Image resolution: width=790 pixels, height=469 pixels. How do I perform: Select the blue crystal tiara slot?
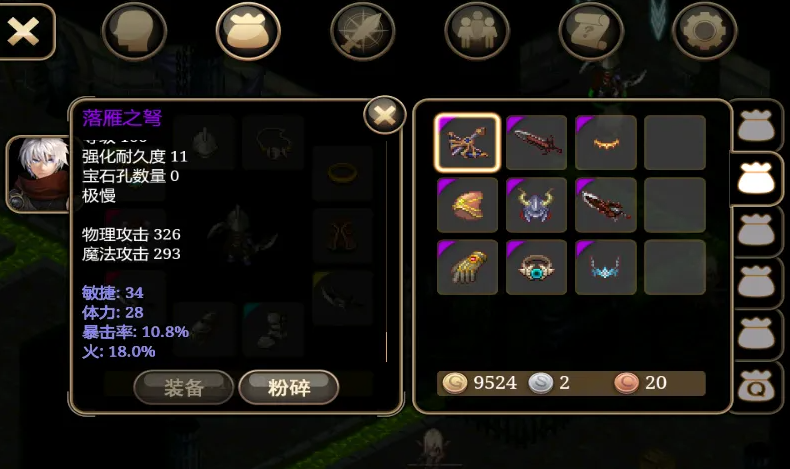[605, 267]
